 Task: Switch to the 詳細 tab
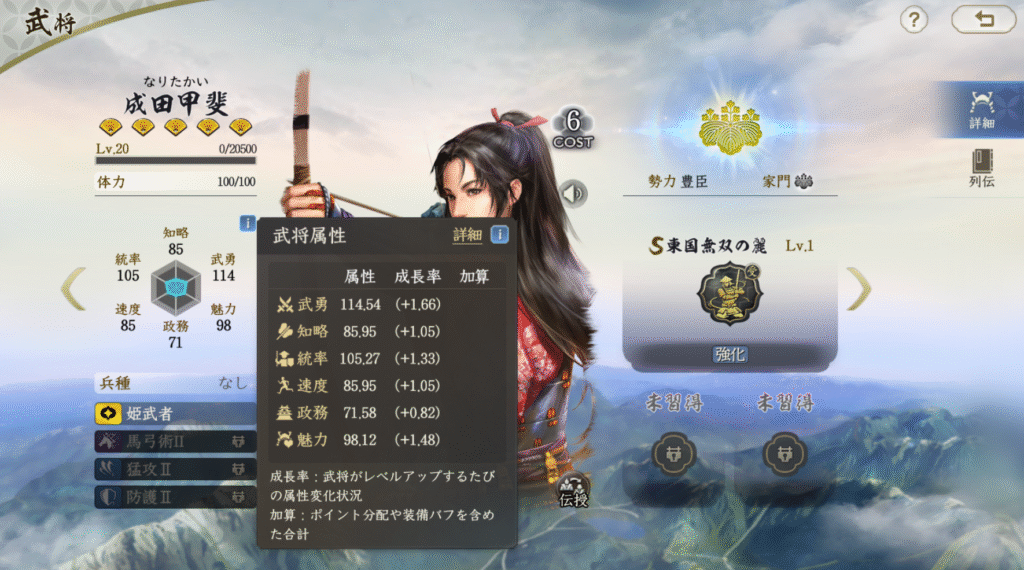click(981, 109)
